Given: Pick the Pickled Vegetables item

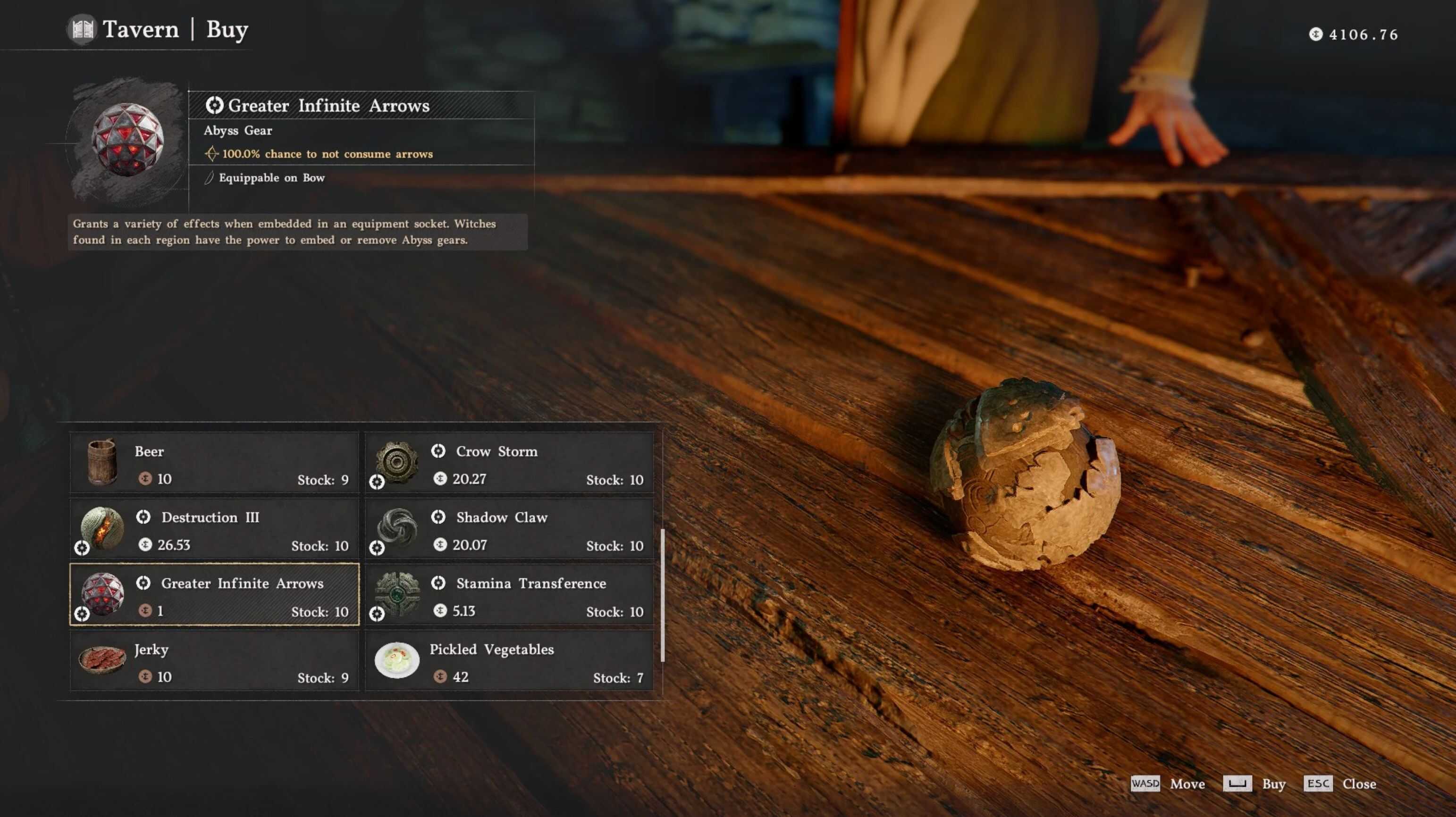Looking at the screenshot, I should [509, 660].
